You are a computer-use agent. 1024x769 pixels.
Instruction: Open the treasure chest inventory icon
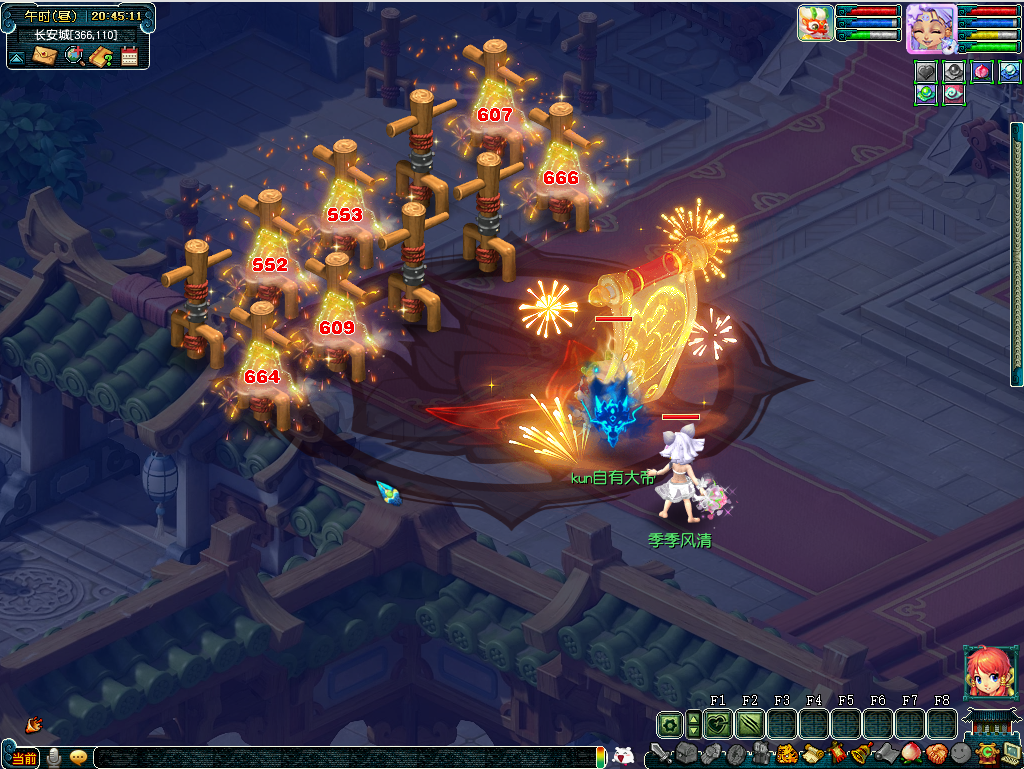(x=686, y=753)
